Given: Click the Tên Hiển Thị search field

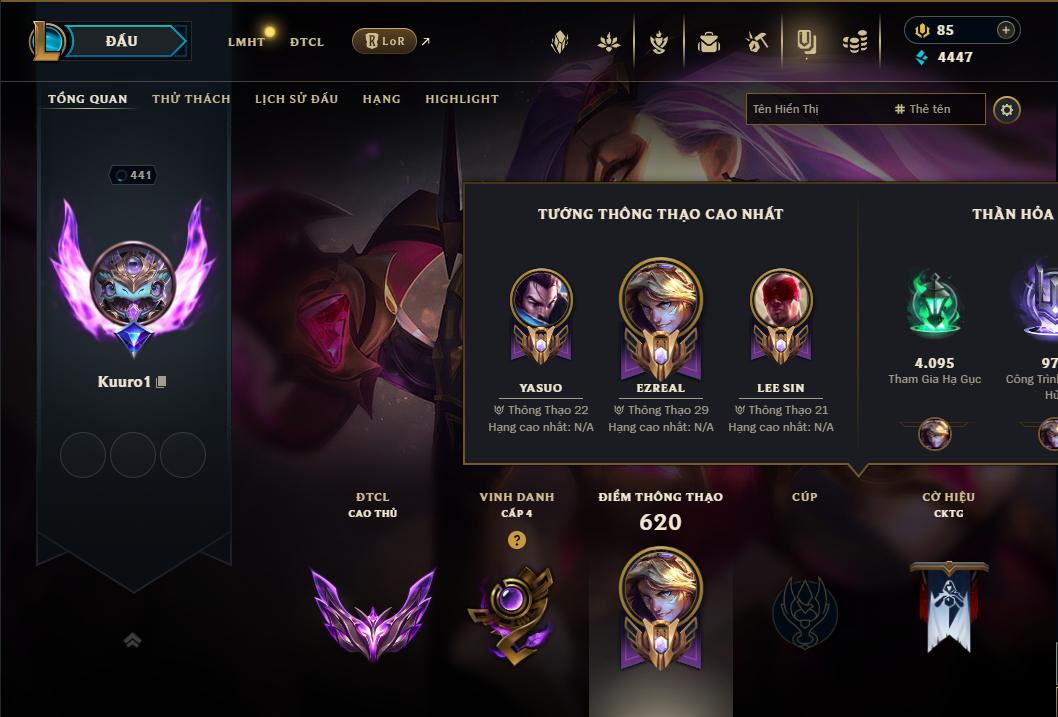Looking at the screenshot, I should click(815, 109).
